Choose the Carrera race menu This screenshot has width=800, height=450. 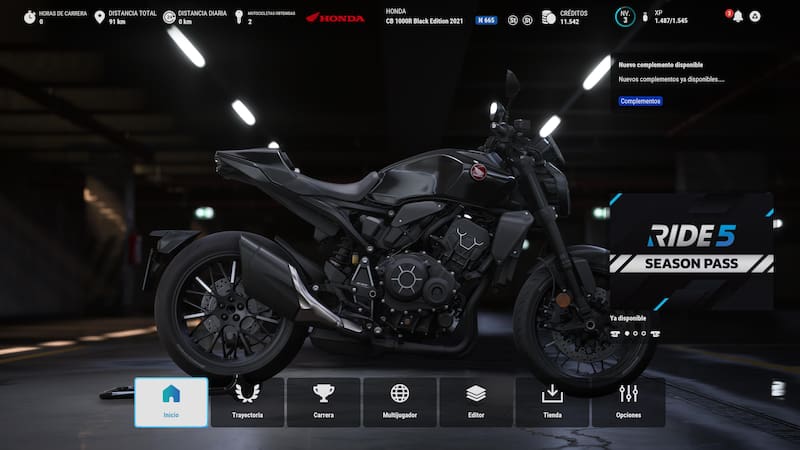323,401
